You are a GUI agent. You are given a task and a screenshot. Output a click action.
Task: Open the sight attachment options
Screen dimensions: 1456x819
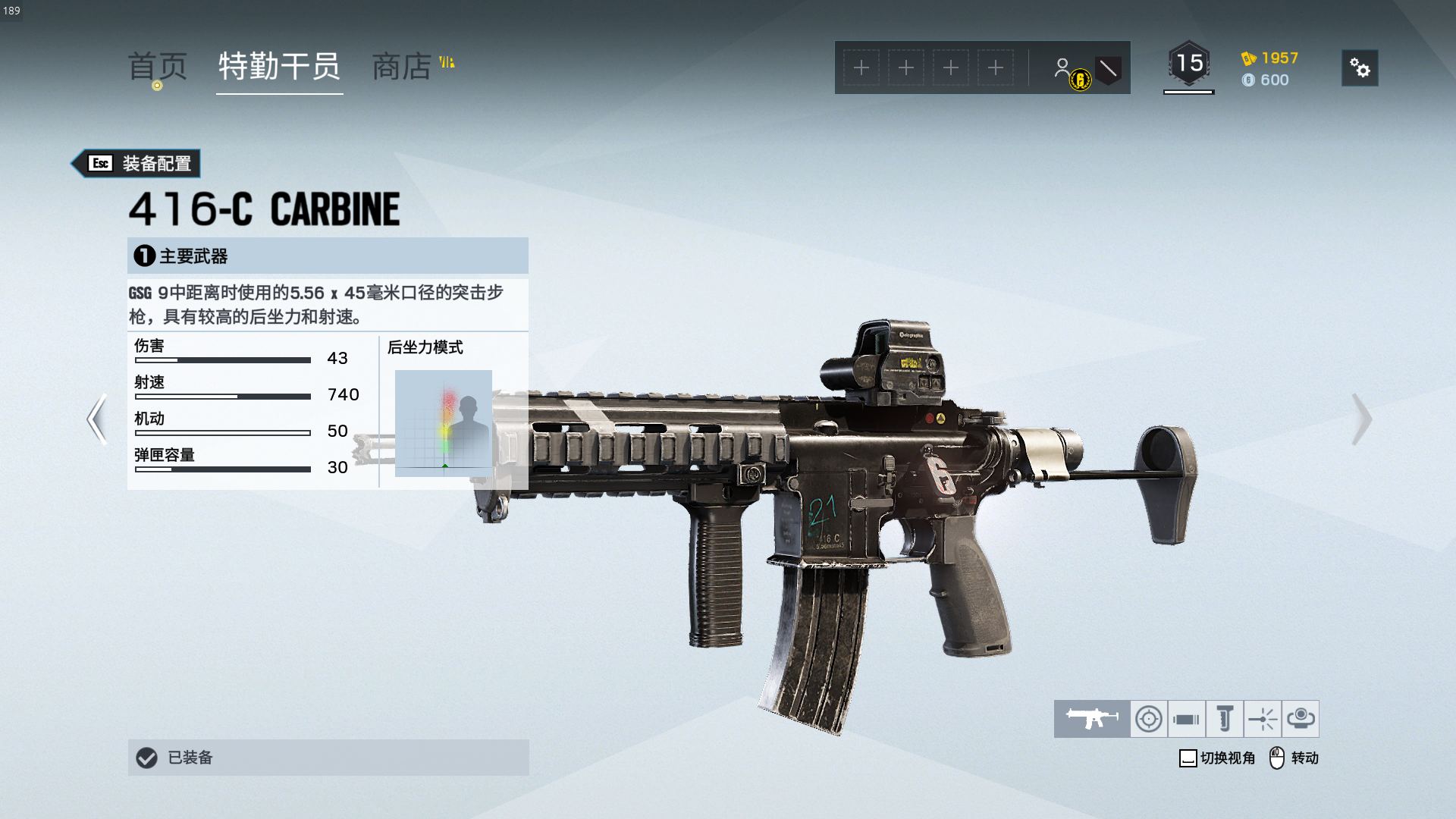click(x=1149, y=719)
